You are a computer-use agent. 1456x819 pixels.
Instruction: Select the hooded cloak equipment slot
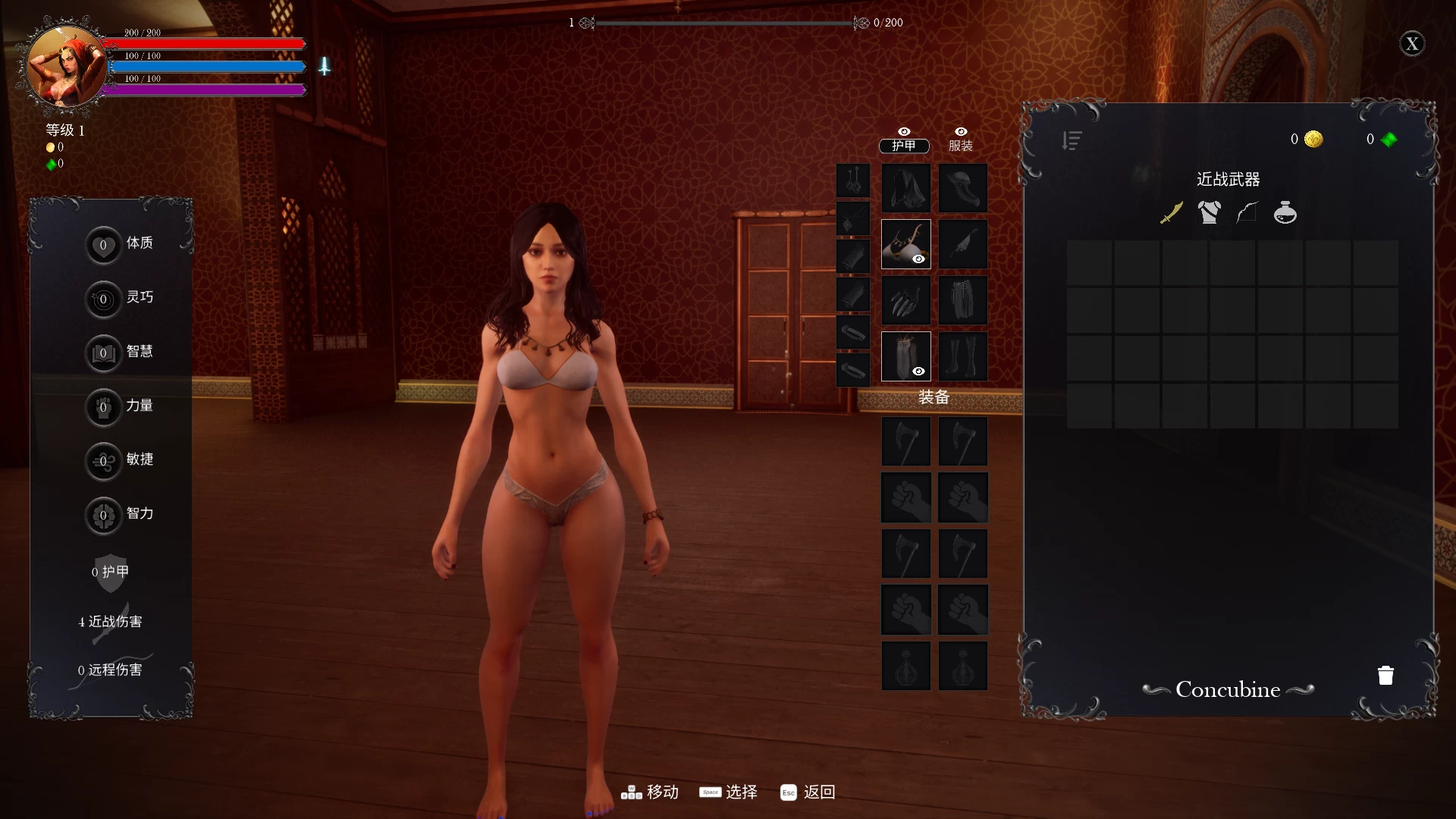(x=905, y=188)
